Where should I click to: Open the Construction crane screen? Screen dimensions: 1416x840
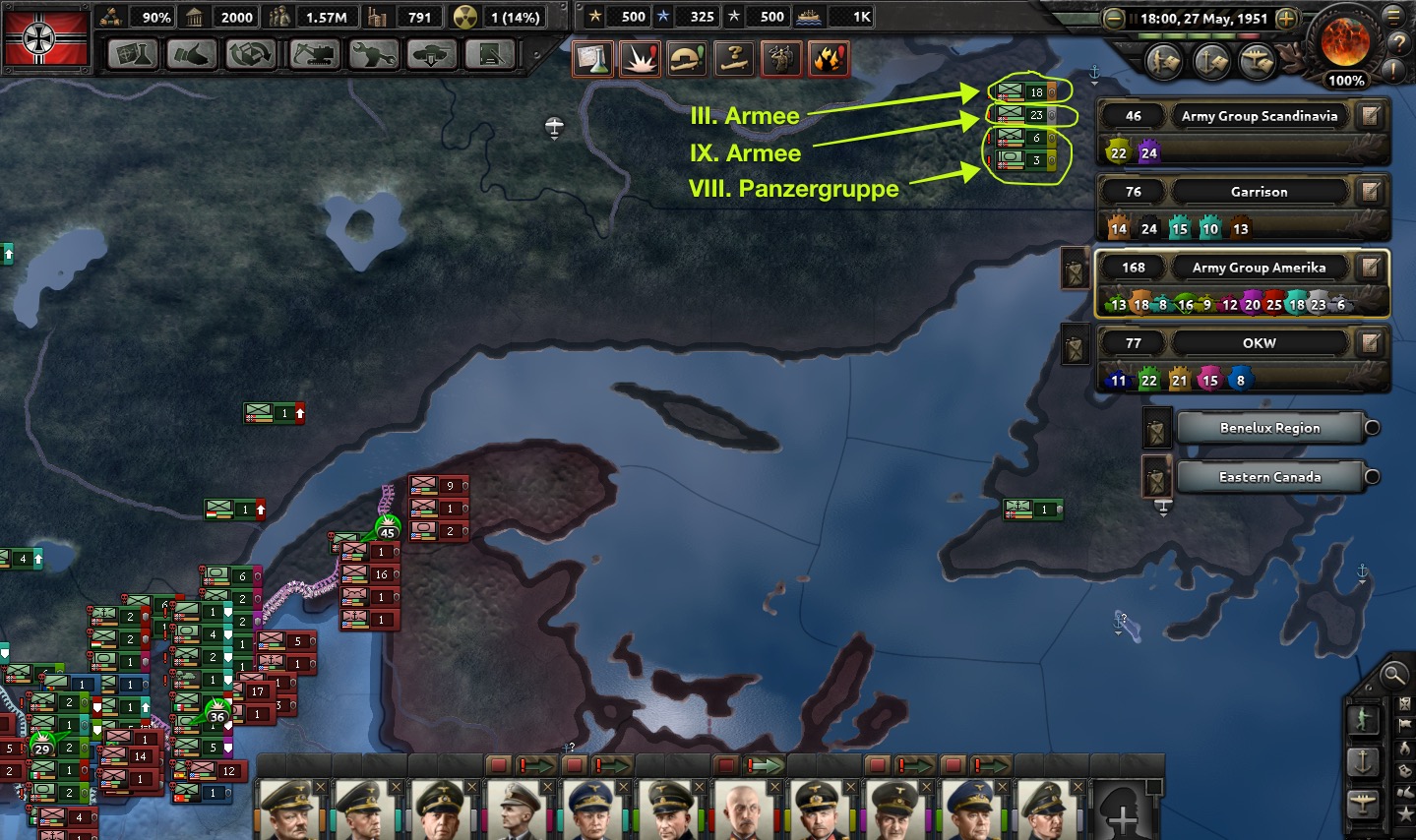(x=313, y=54)
